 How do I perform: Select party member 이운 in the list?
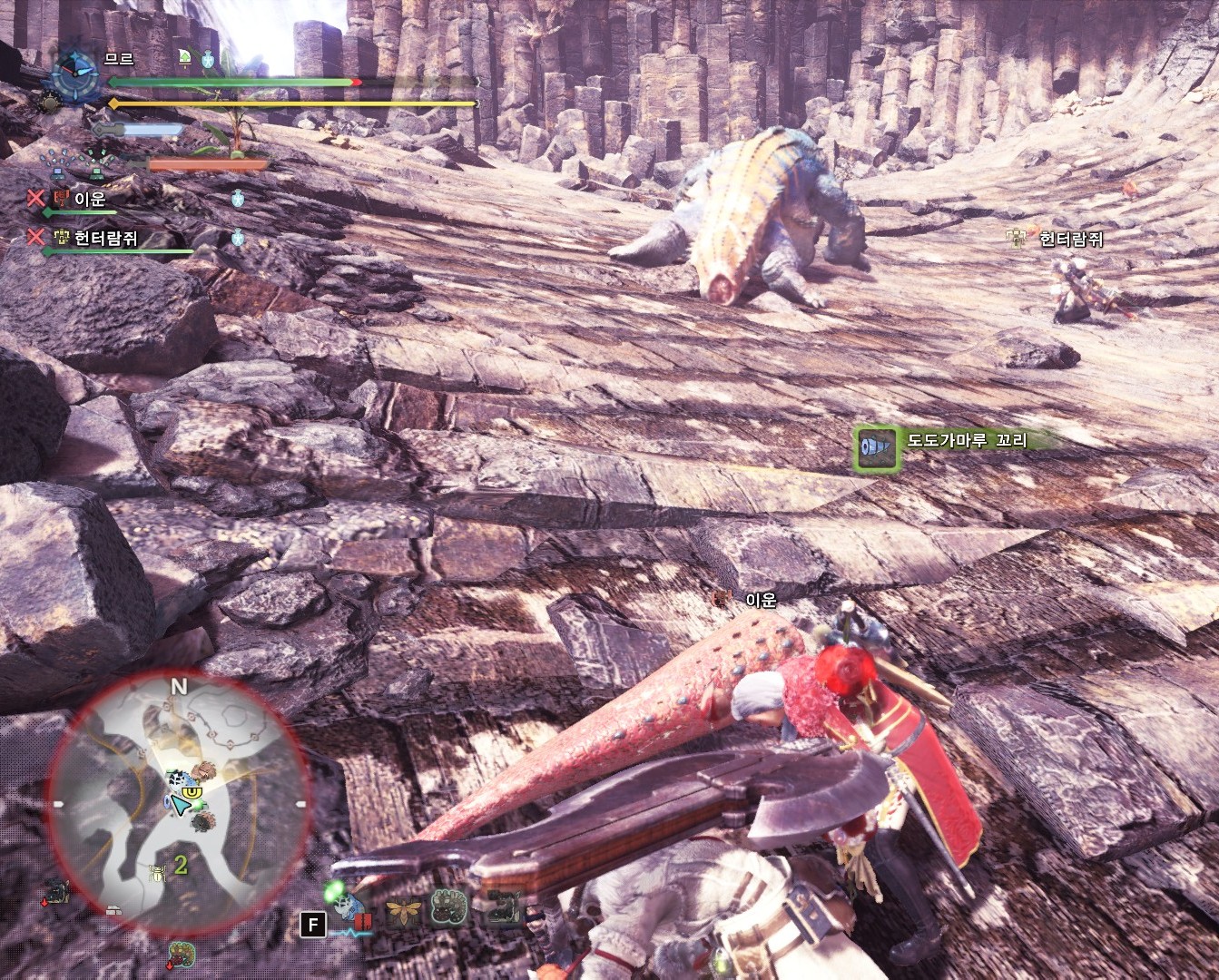[89, 199]
